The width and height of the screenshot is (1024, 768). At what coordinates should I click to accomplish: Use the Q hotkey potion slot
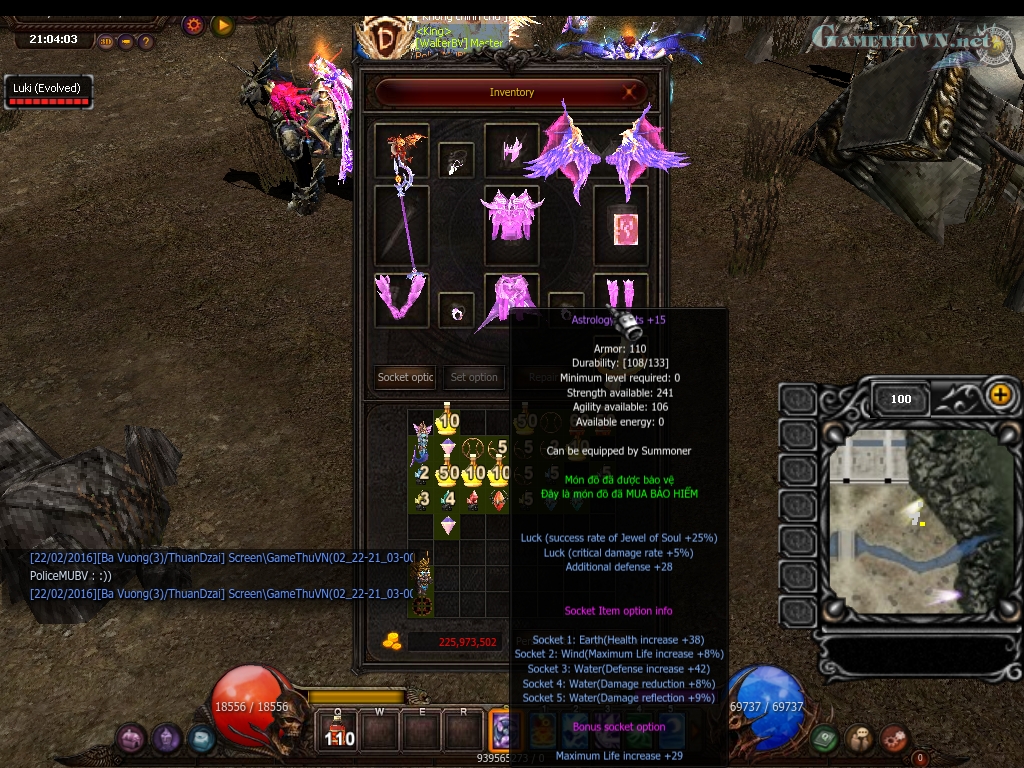click(x=339, y=729)
